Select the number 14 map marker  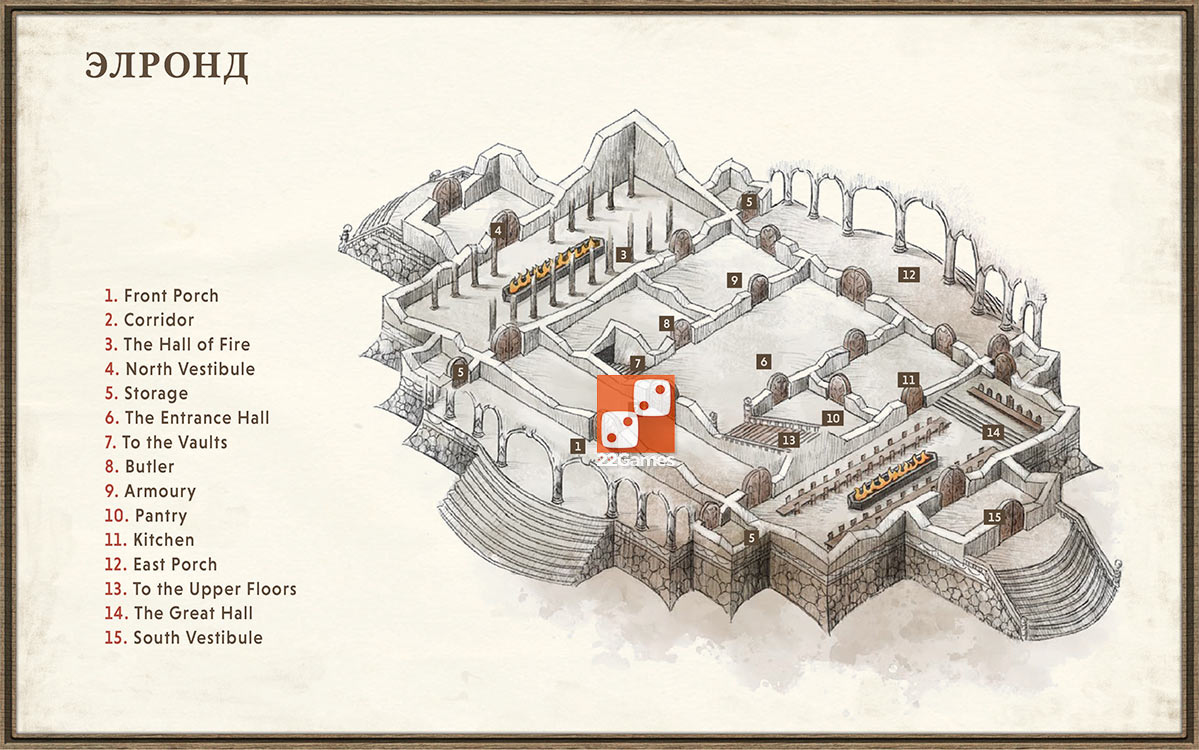point(993,433)
